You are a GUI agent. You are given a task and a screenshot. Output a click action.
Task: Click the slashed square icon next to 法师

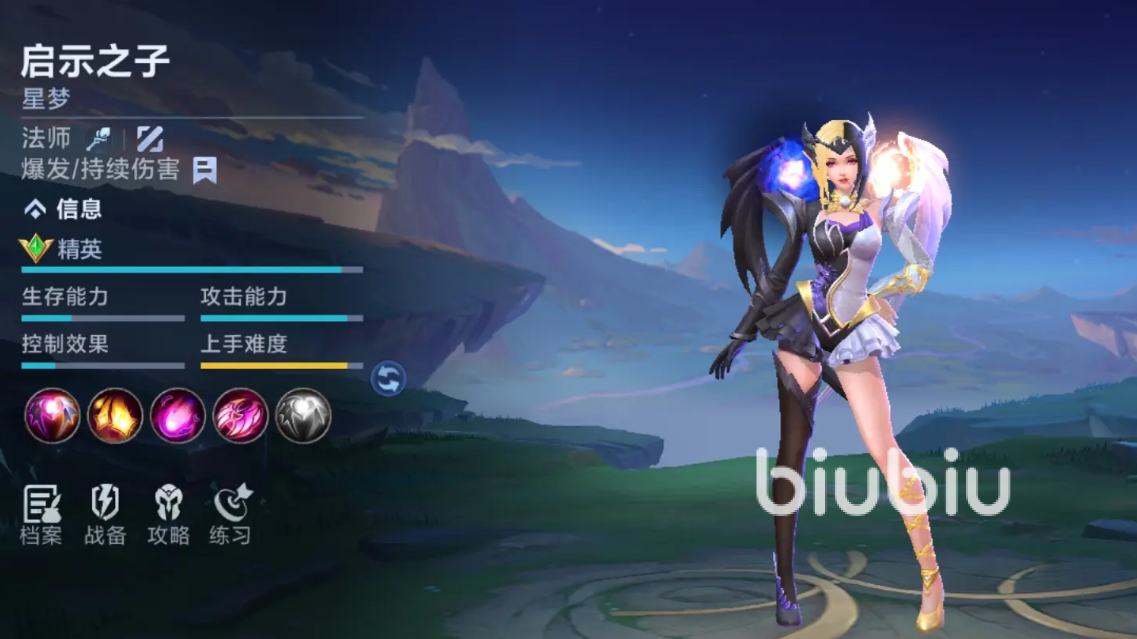150,138
